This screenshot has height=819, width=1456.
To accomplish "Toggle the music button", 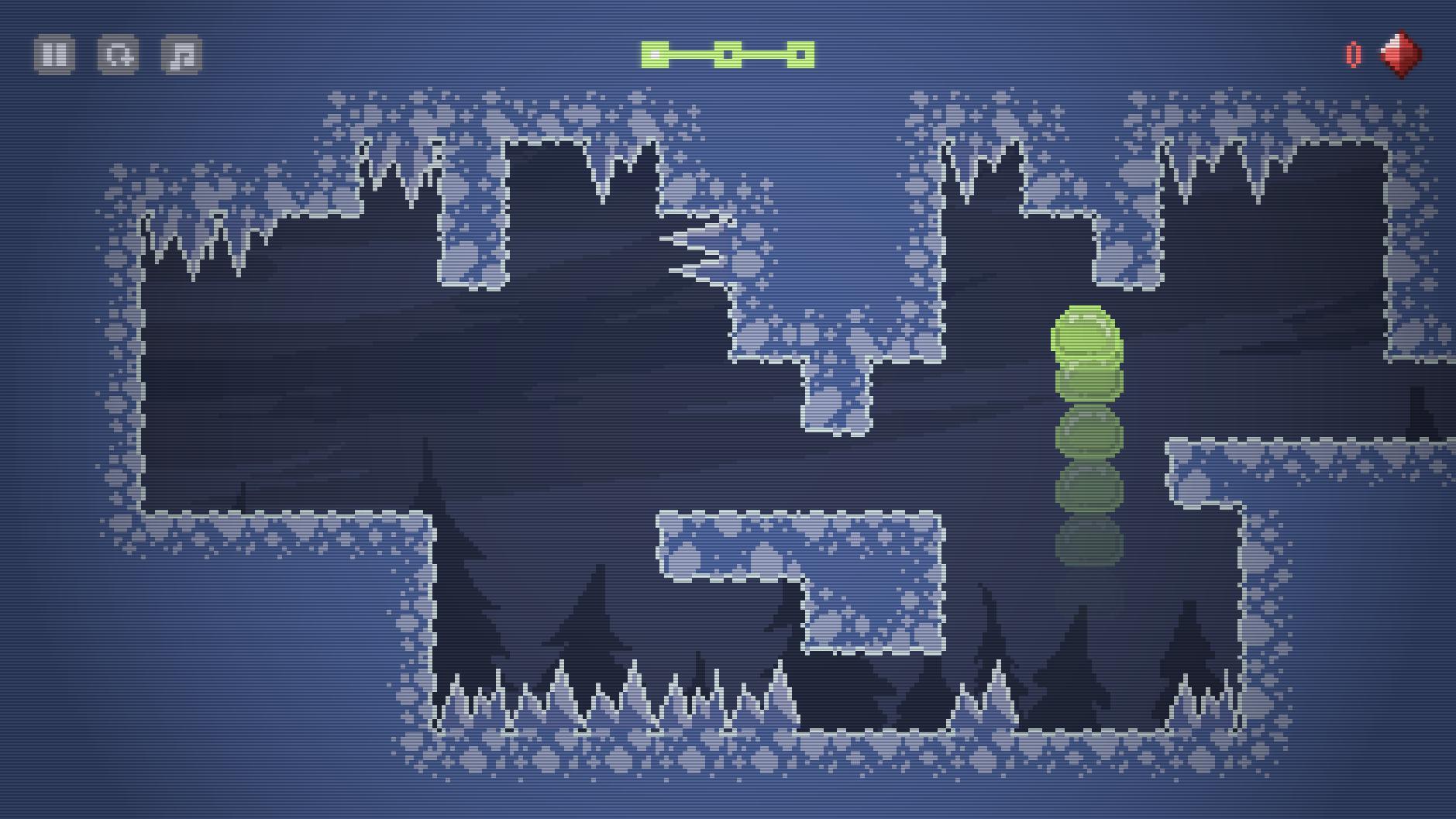I will (x=181, y=55).
